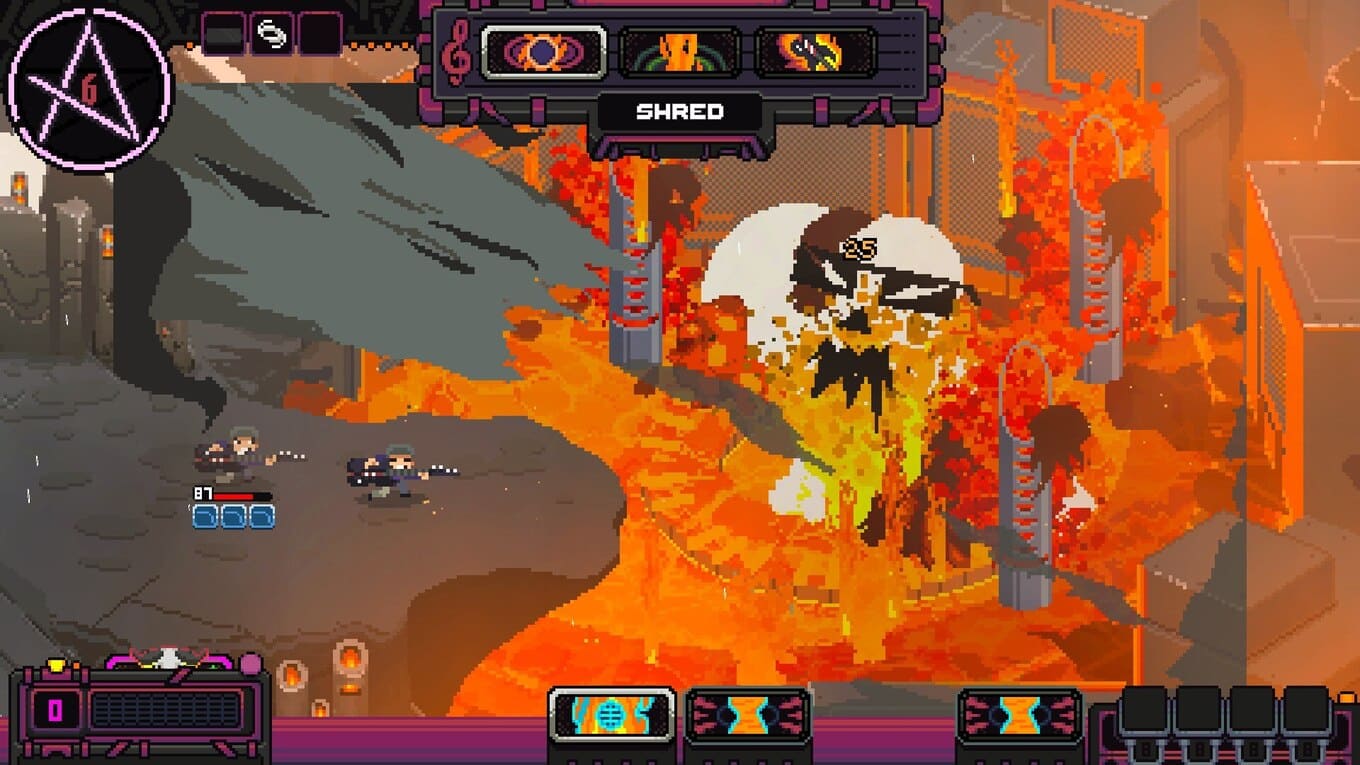Choose the flaming figure ability icon
This screenshot has height=765, width=1360.
[680, 52]
